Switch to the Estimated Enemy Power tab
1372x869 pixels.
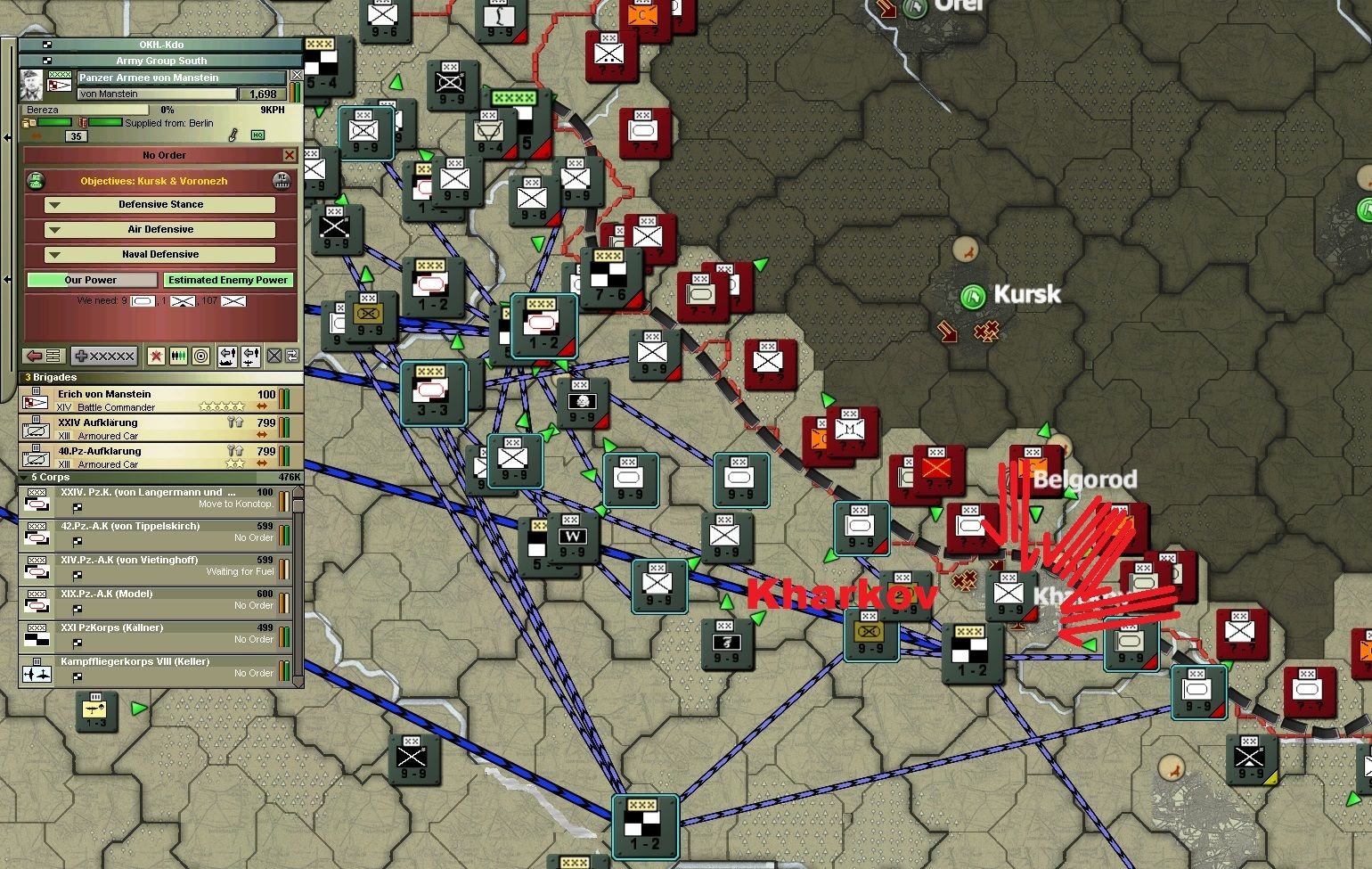(x=228, y=279)
